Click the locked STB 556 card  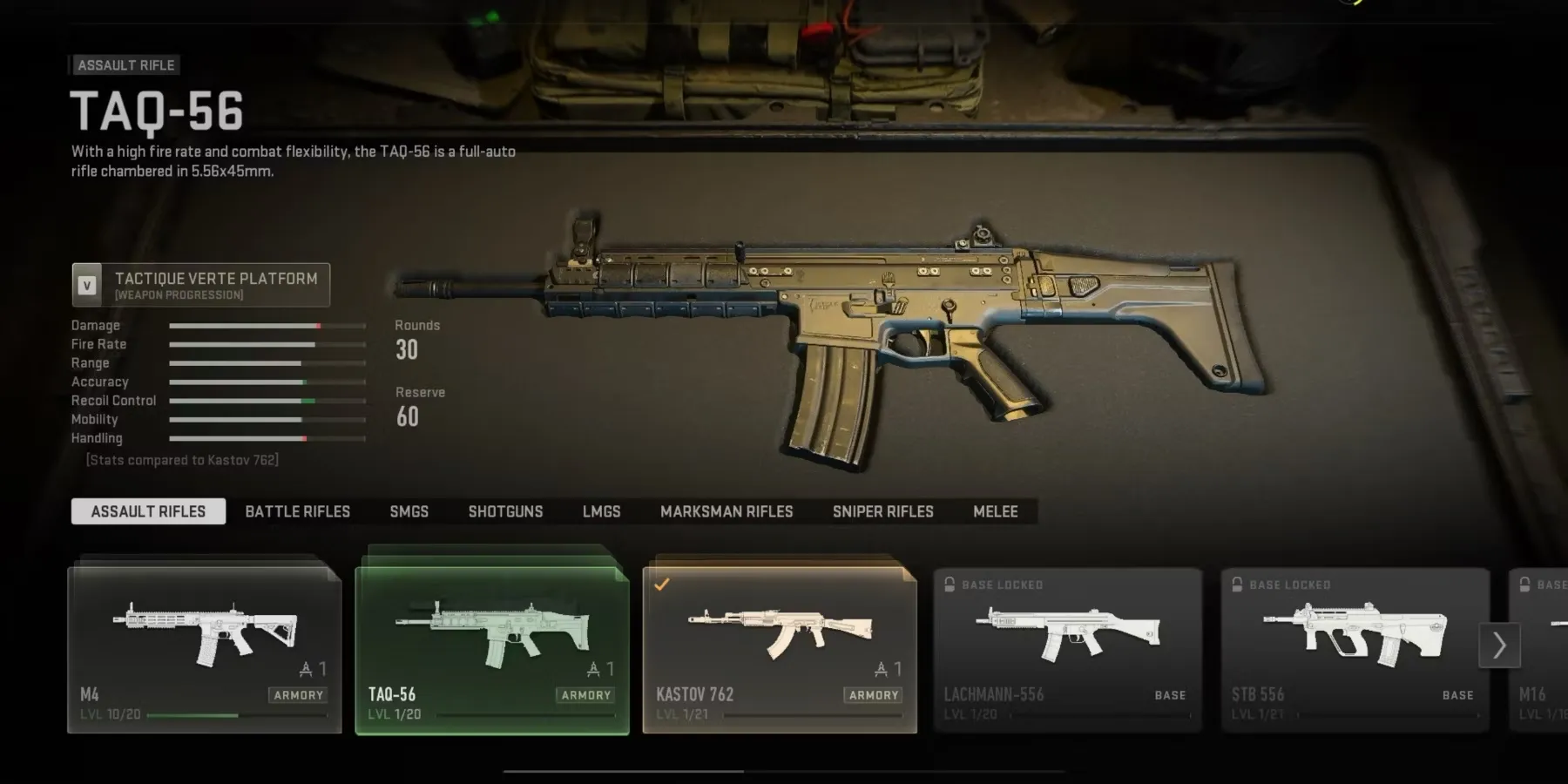click(x=1355, y=650)
